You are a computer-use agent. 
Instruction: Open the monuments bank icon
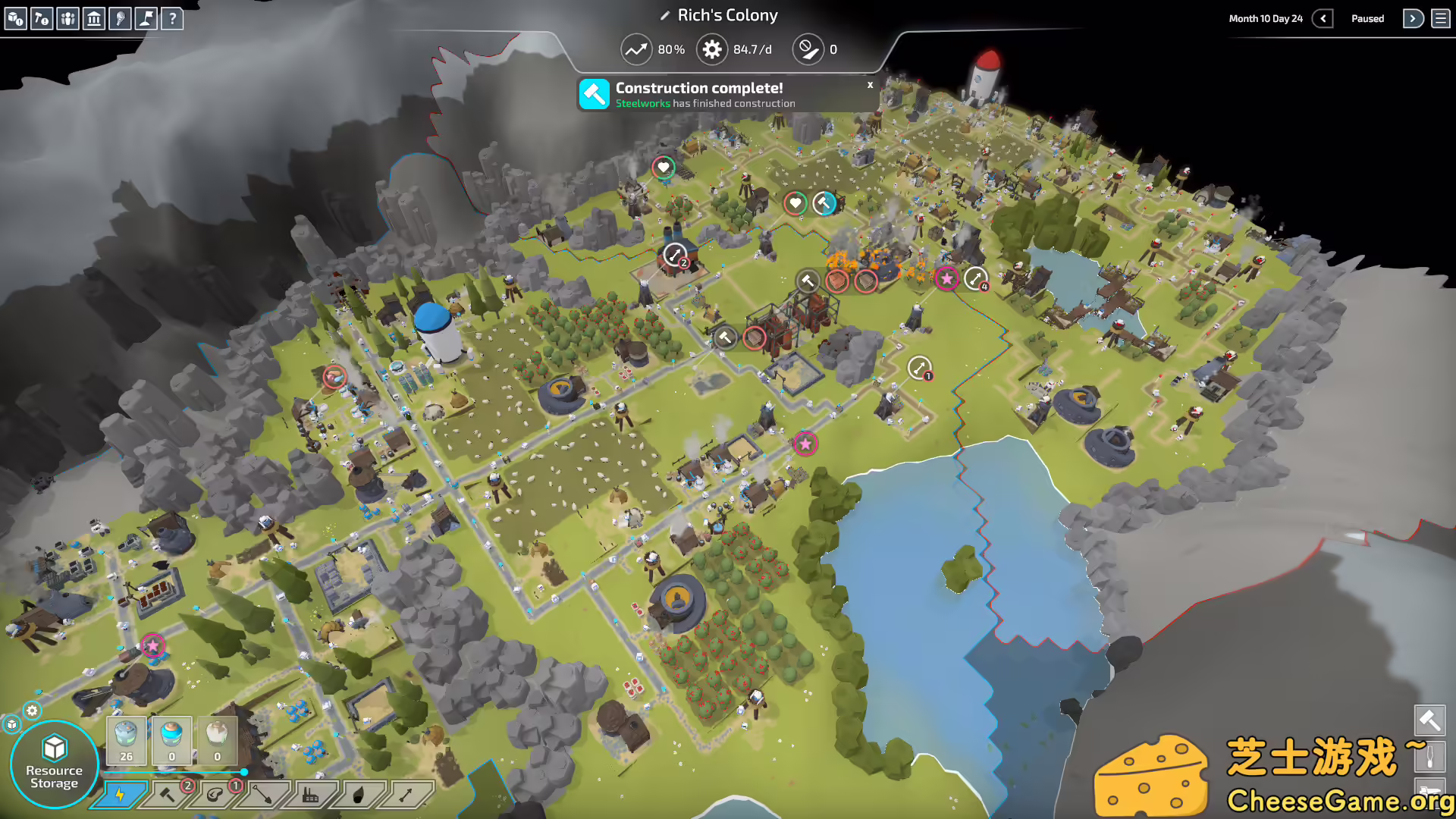(94, 19)
